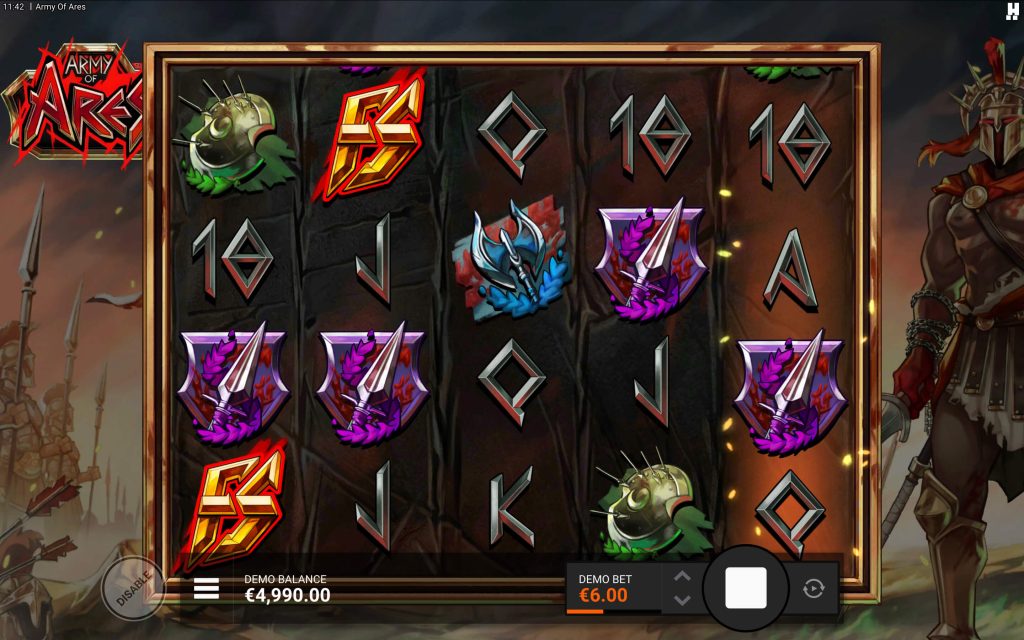Increase the demo bet with the up arrow

(682, 576)
